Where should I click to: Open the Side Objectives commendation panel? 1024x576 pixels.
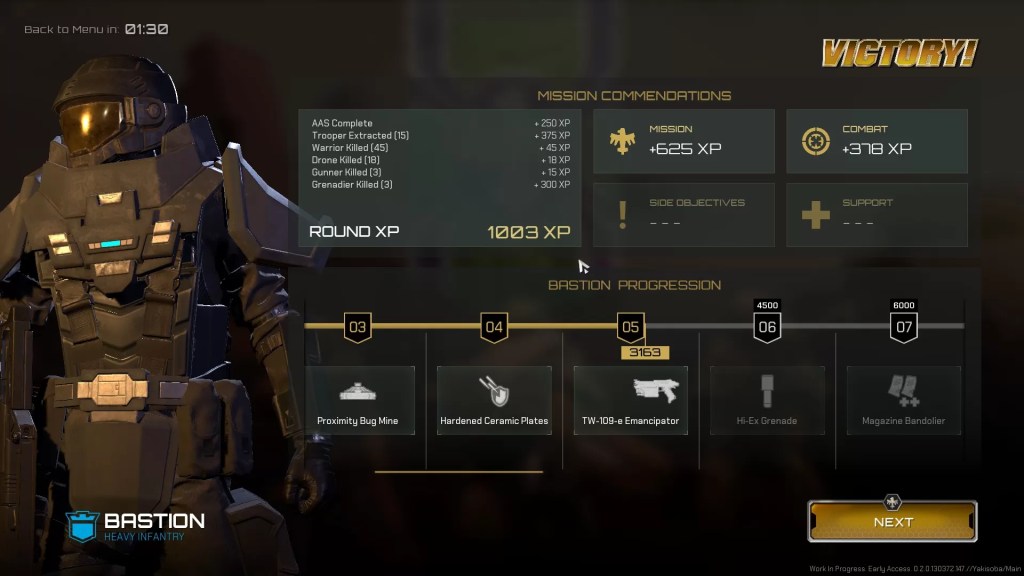pyautogui.click(x=683, y=214)
